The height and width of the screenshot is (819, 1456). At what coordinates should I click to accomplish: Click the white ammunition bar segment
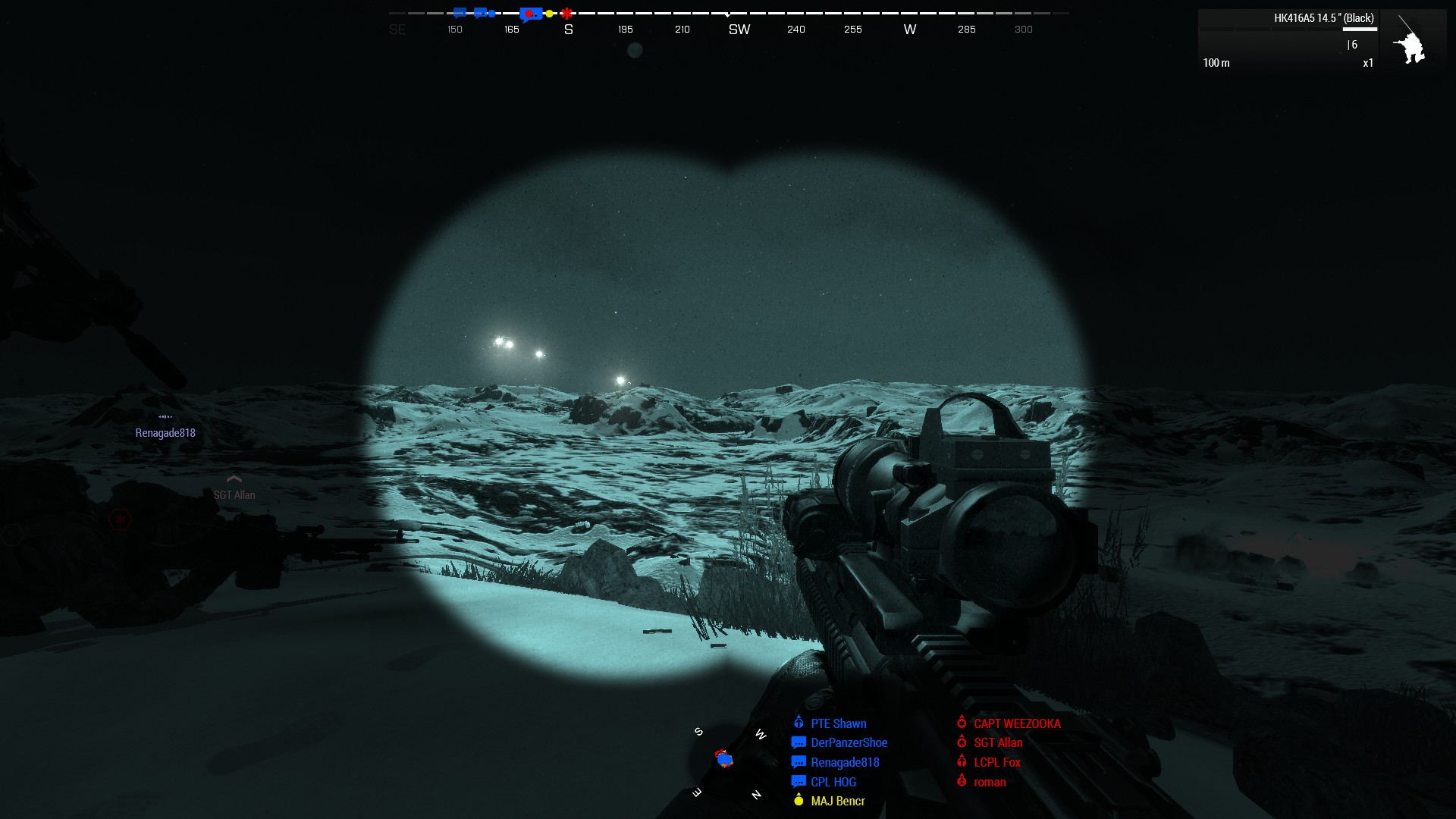(x=1360, y=29)
